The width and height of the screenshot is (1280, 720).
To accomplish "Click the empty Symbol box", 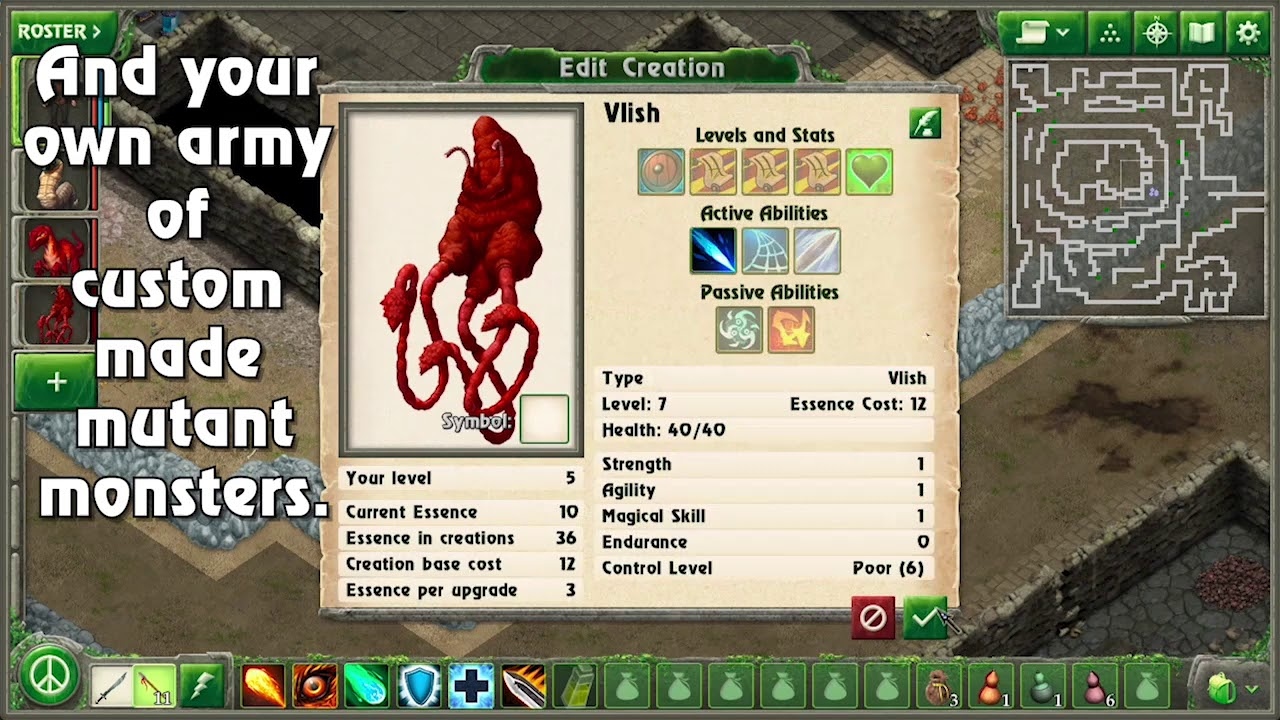I will pos(544,419).
